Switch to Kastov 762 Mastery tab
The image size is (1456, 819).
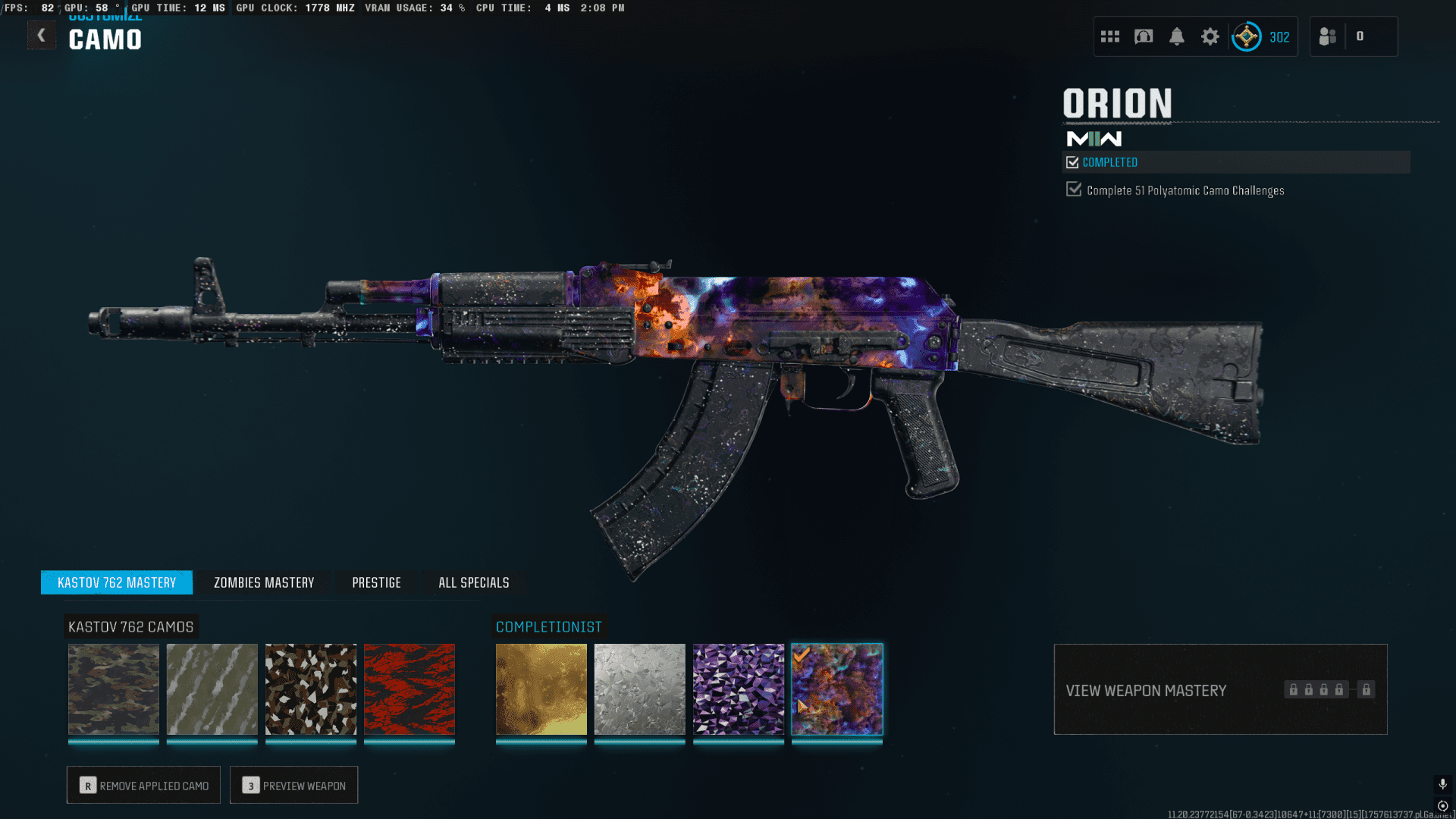[117, 582]
